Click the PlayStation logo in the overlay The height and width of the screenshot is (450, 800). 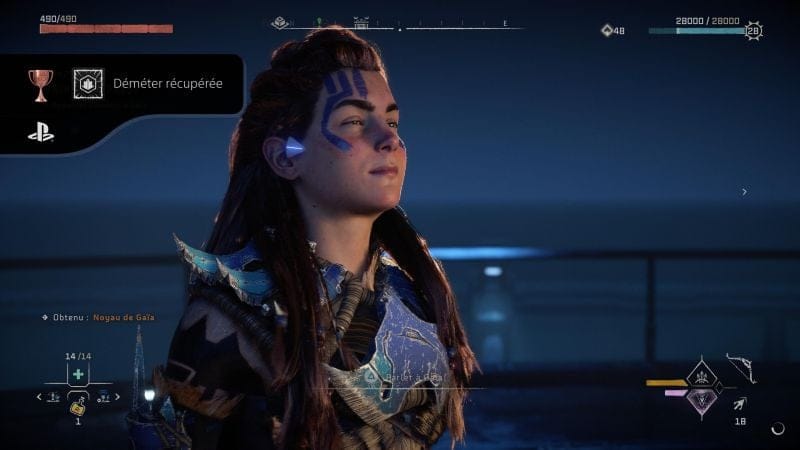[x=41, y=131]
